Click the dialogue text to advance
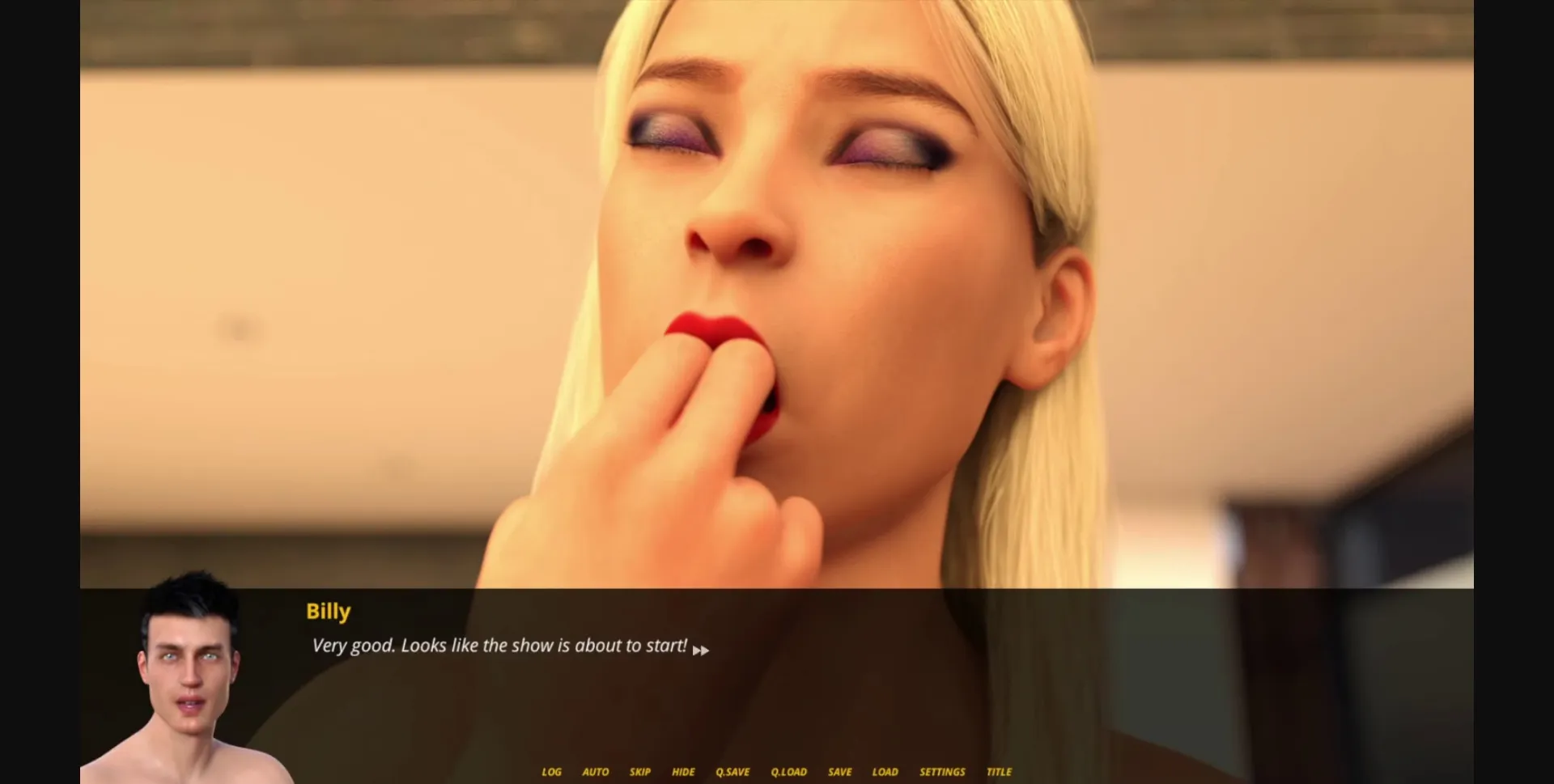The image size is (1554, 784). (499, 645)
